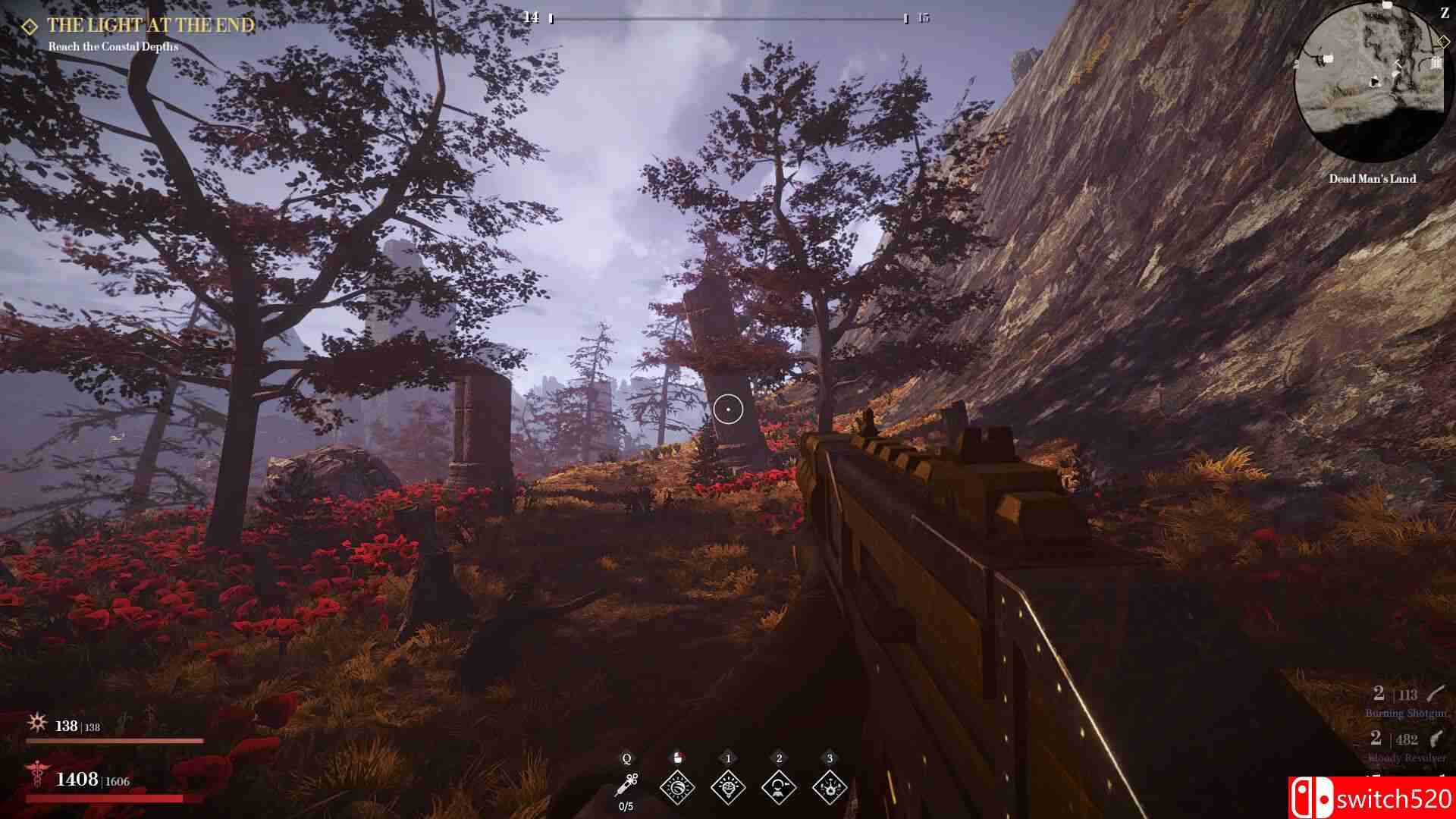The image size is (1456, 819).
Task: Click the switch520 watermark logo
Action: pos(1371,798)
